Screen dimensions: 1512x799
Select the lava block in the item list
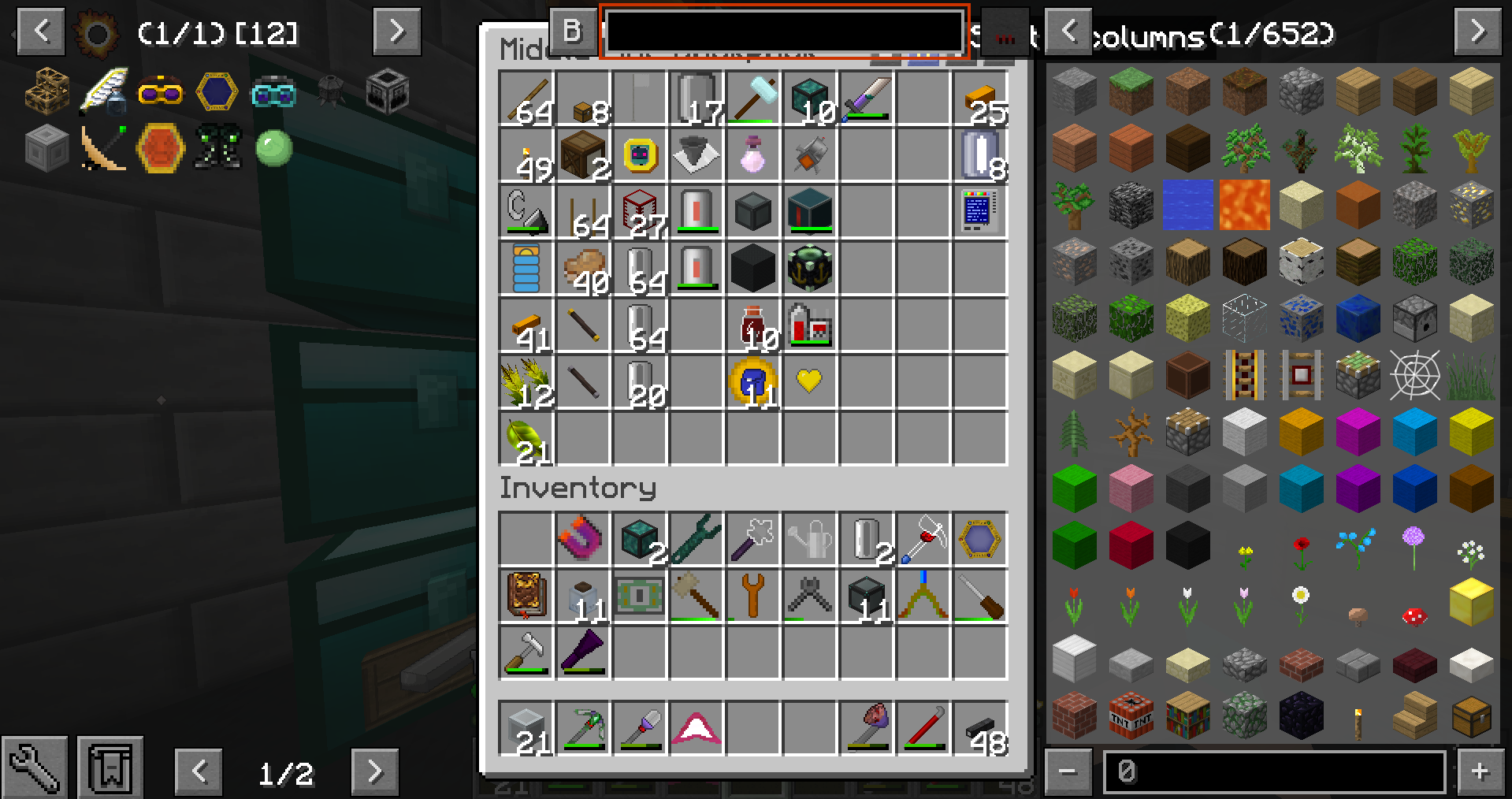1244,205
